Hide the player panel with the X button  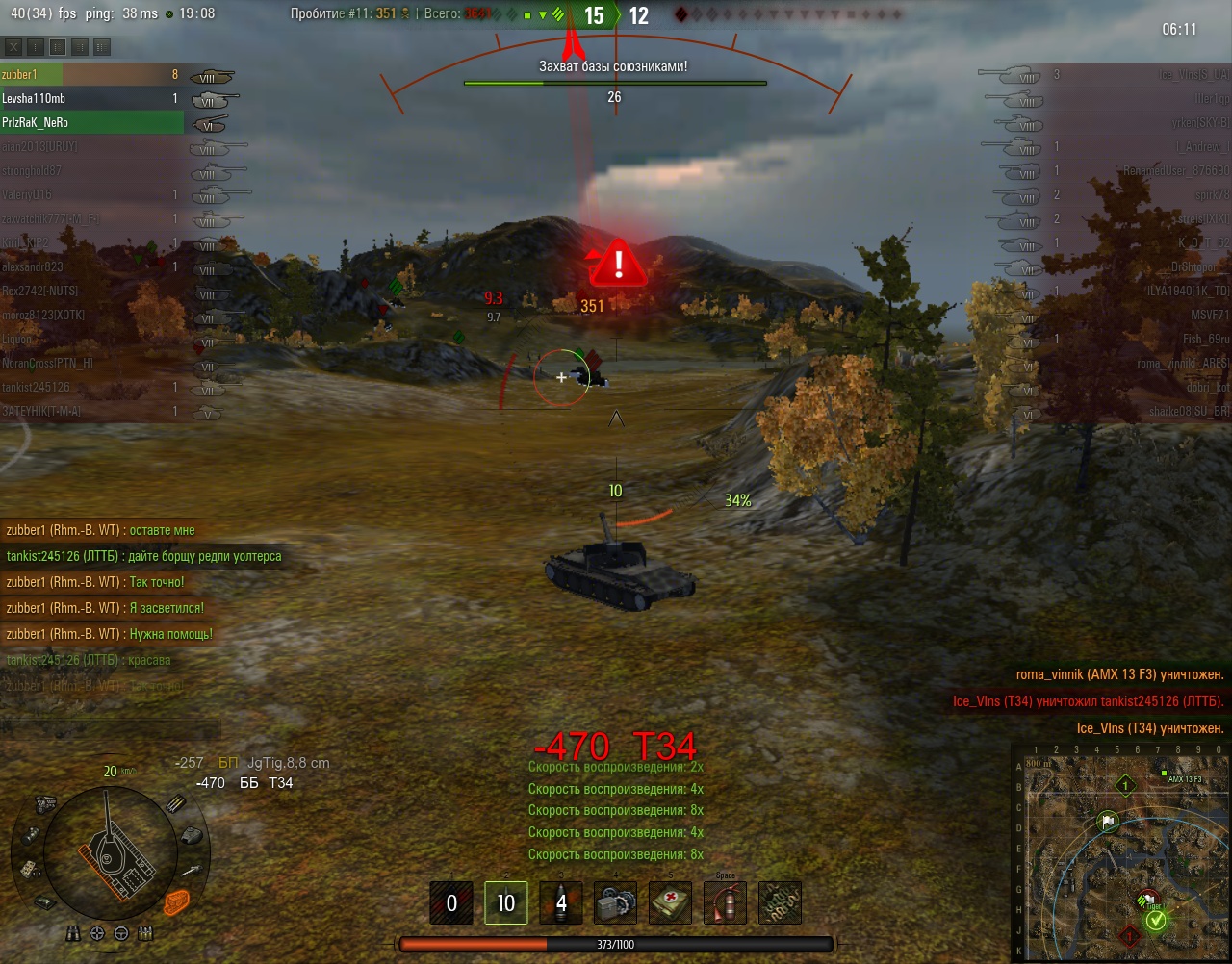tap(13, 46)
